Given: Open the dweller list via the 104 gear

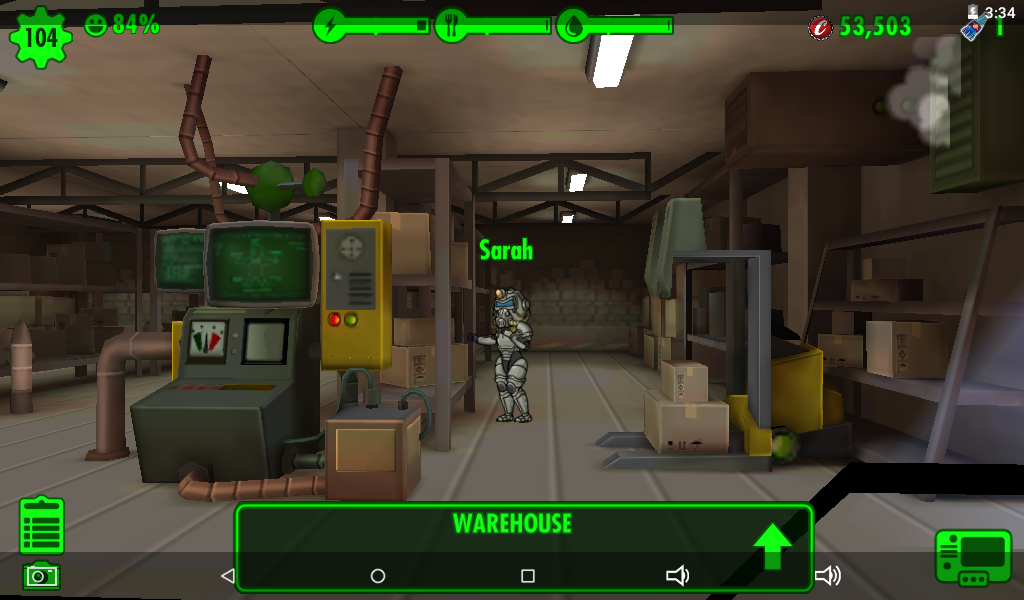Looking at the screenshot, I should click(x=41, y=38).
